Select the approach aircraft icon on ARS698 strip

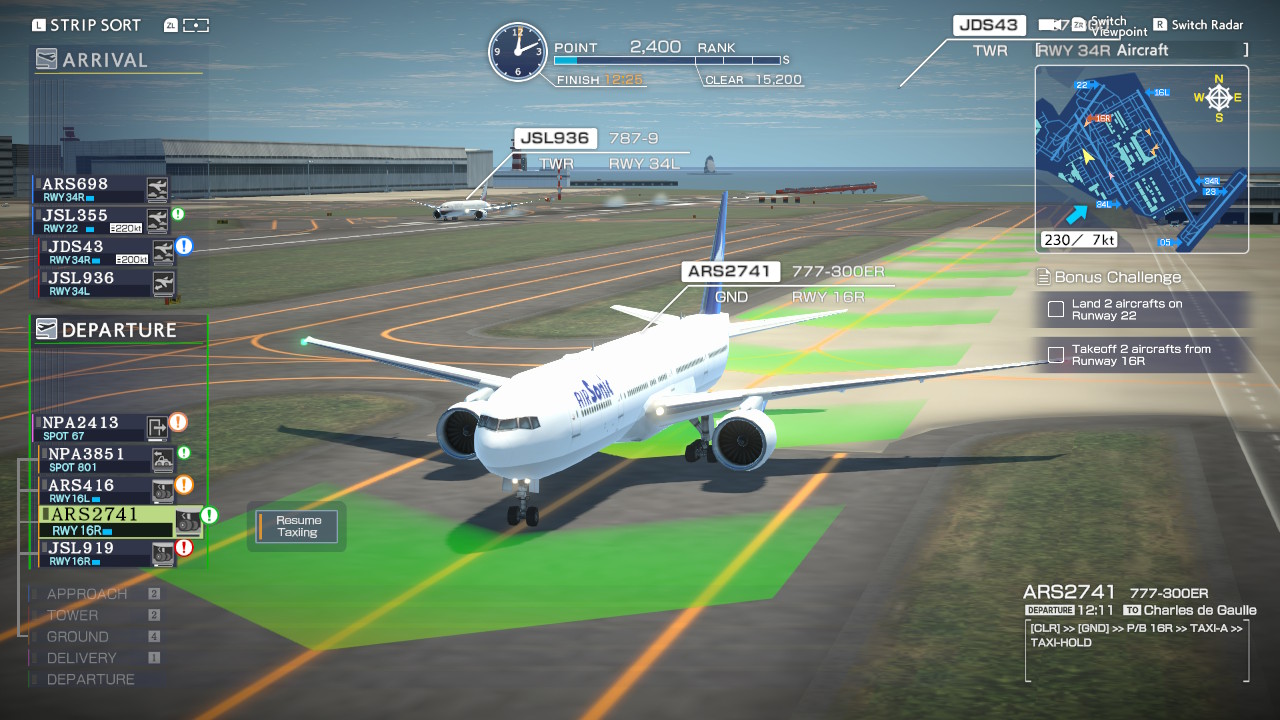(156, 190)
